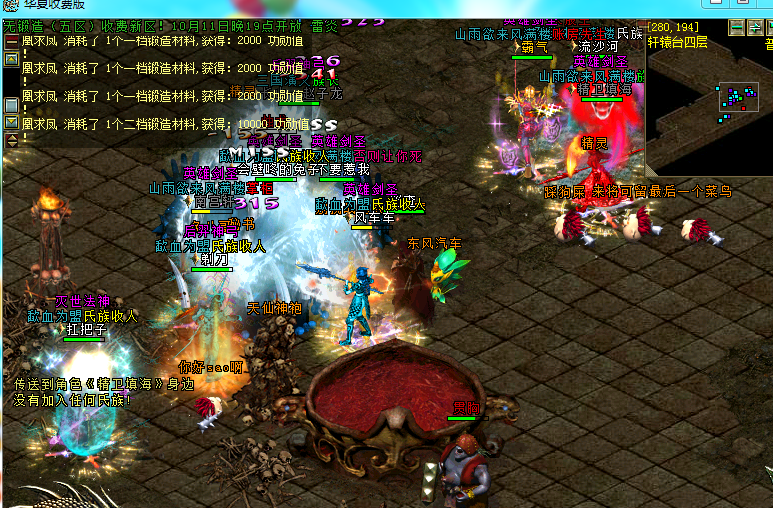Click the chat log's down arrow button
773x508 pixels.
[x=11, y=122]
